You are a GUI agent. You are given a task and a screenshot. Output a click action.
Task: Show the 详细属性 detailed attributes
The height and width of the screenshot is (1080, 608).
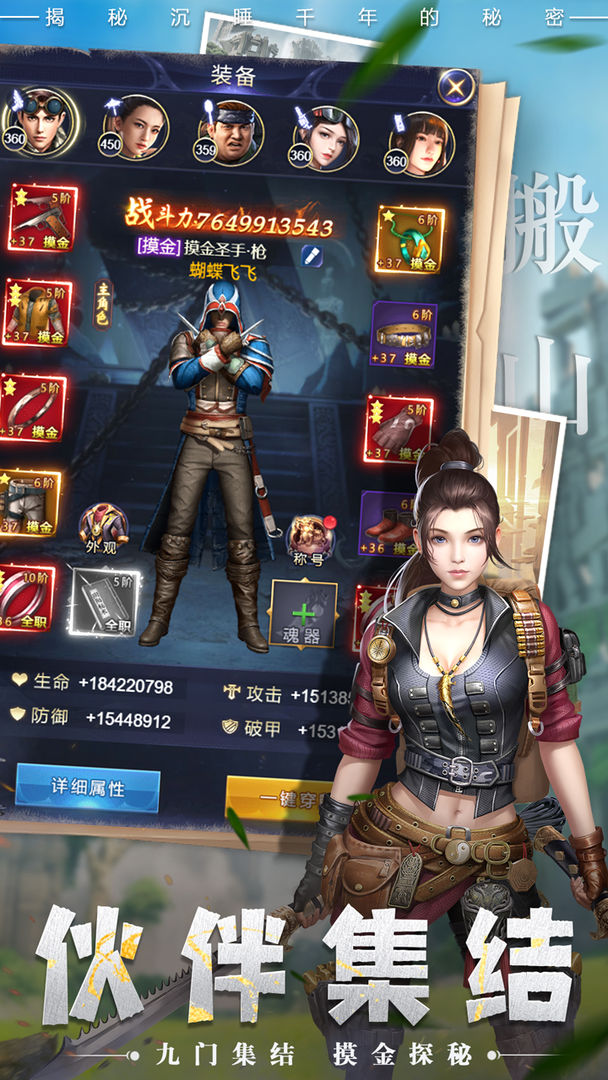(88, 787)
